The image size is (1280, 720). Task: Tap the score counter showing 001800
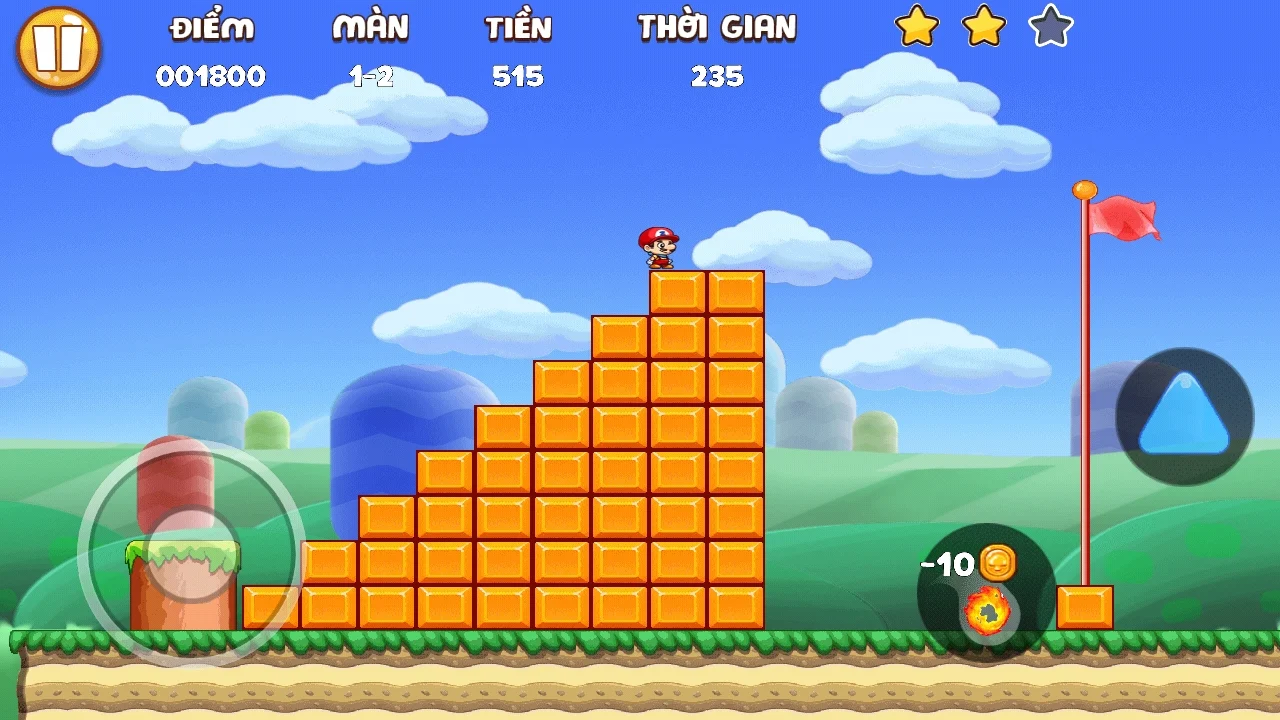click(212, 76)
